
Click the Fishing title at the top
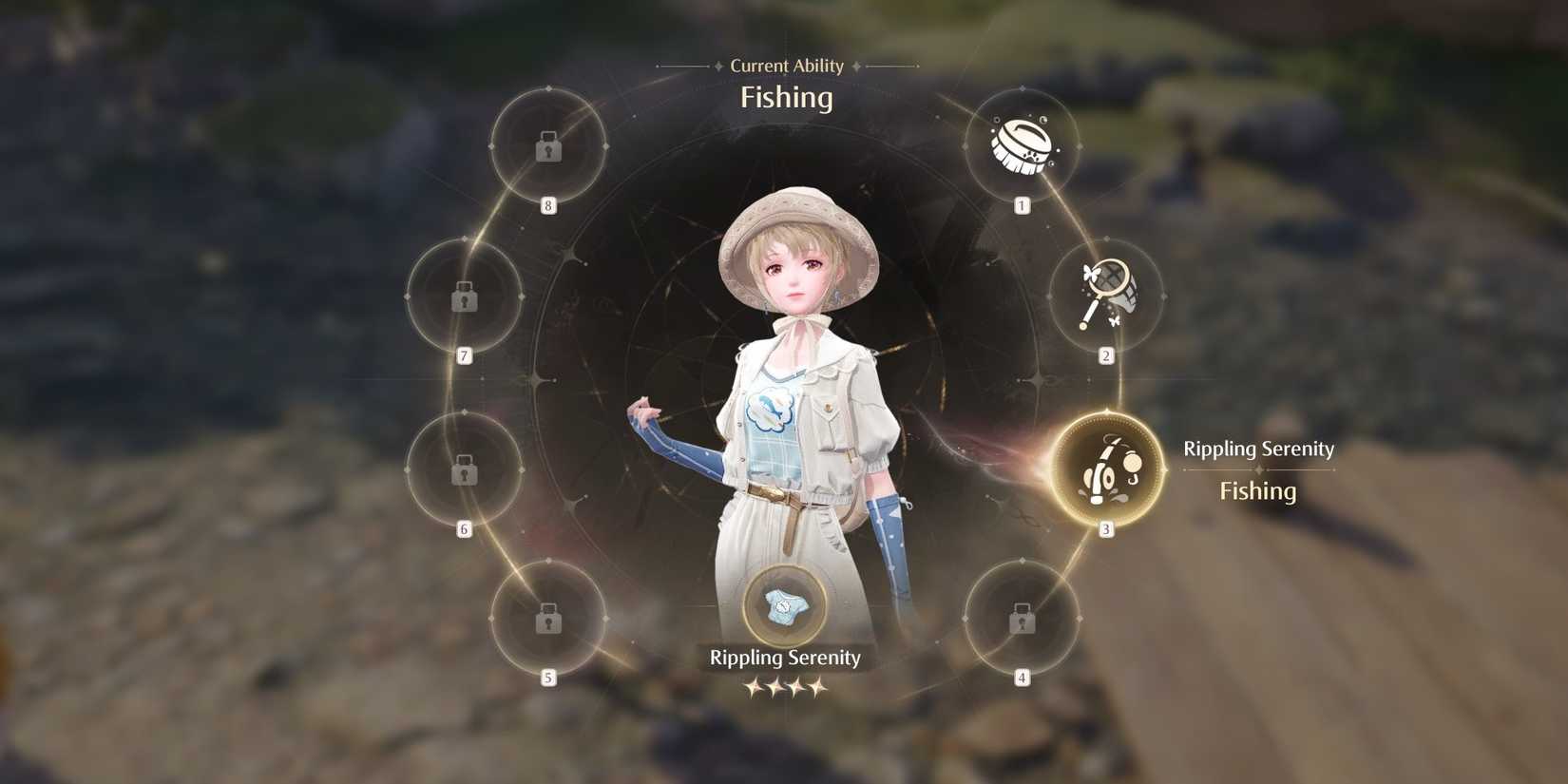(x=786, y=98)
